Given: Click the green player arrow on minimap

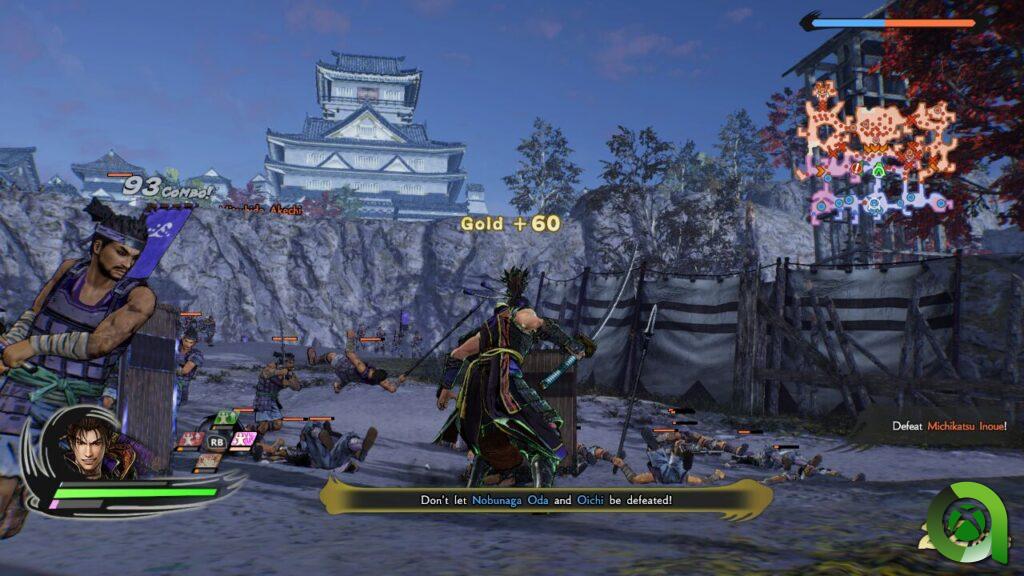Looking at the screenshot, I should pyautogui.click(x=878, y=169).
